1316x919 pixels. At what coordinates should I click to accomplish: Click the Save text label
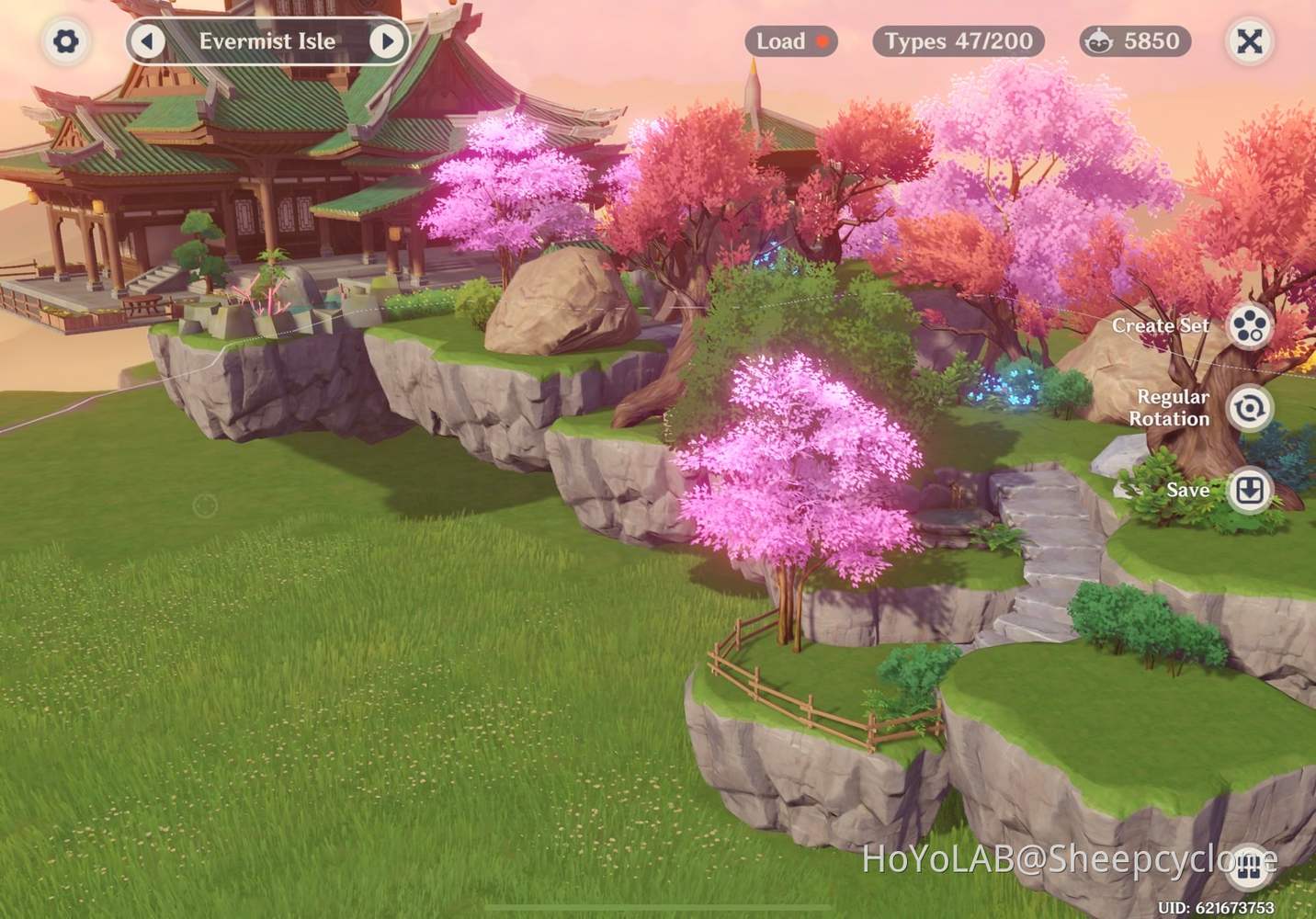pos(1189,491)
